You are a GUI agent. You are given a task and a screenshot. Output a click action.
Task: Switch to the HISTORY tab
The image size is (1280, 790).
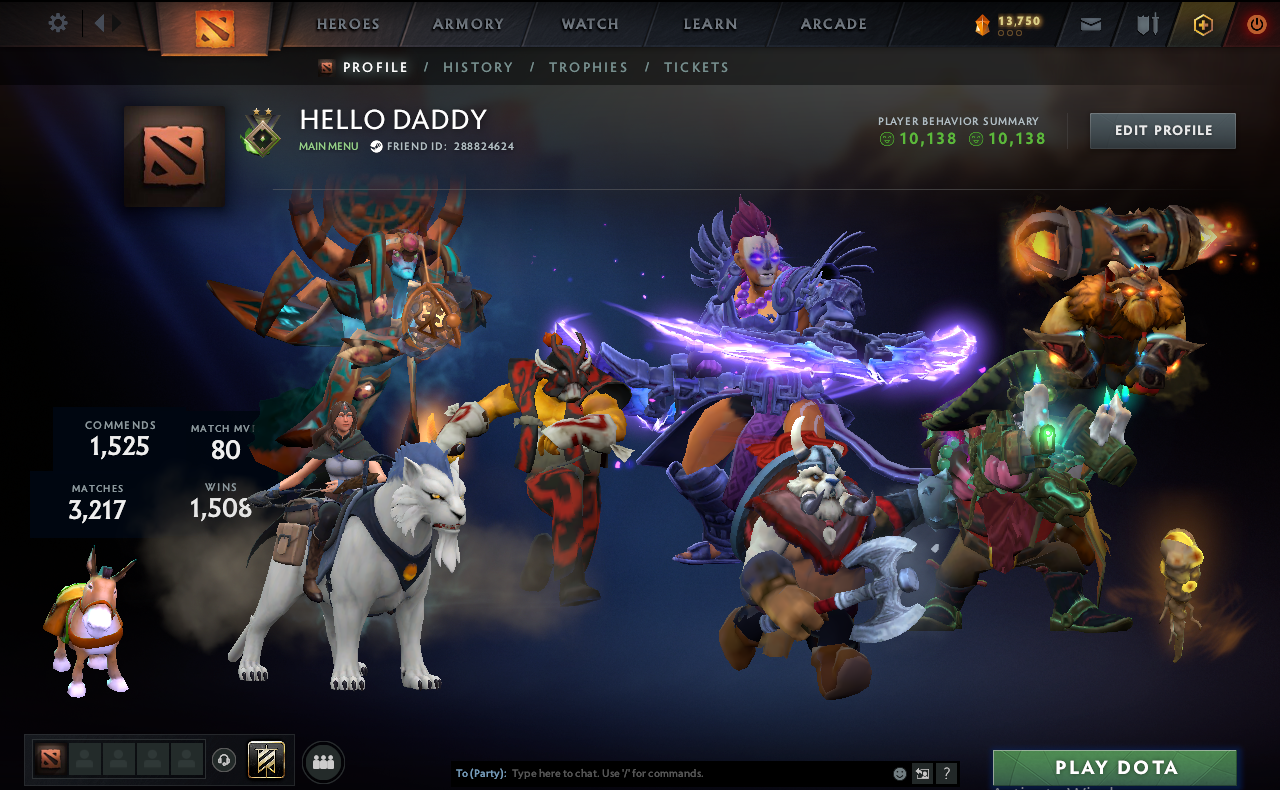pyautogui.click(x=478, y=67)
